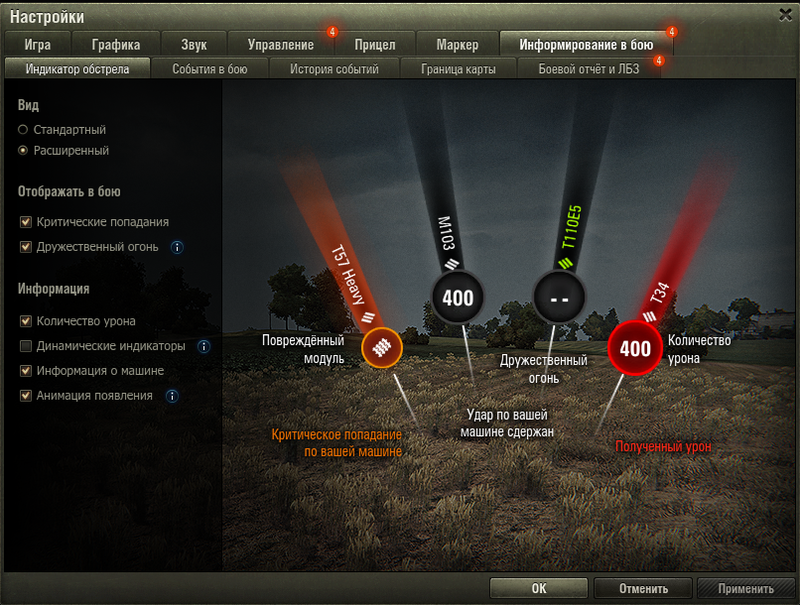Enable Динамические индикаторы
This screenshot has width=800, height=605.
click(25, 346)
